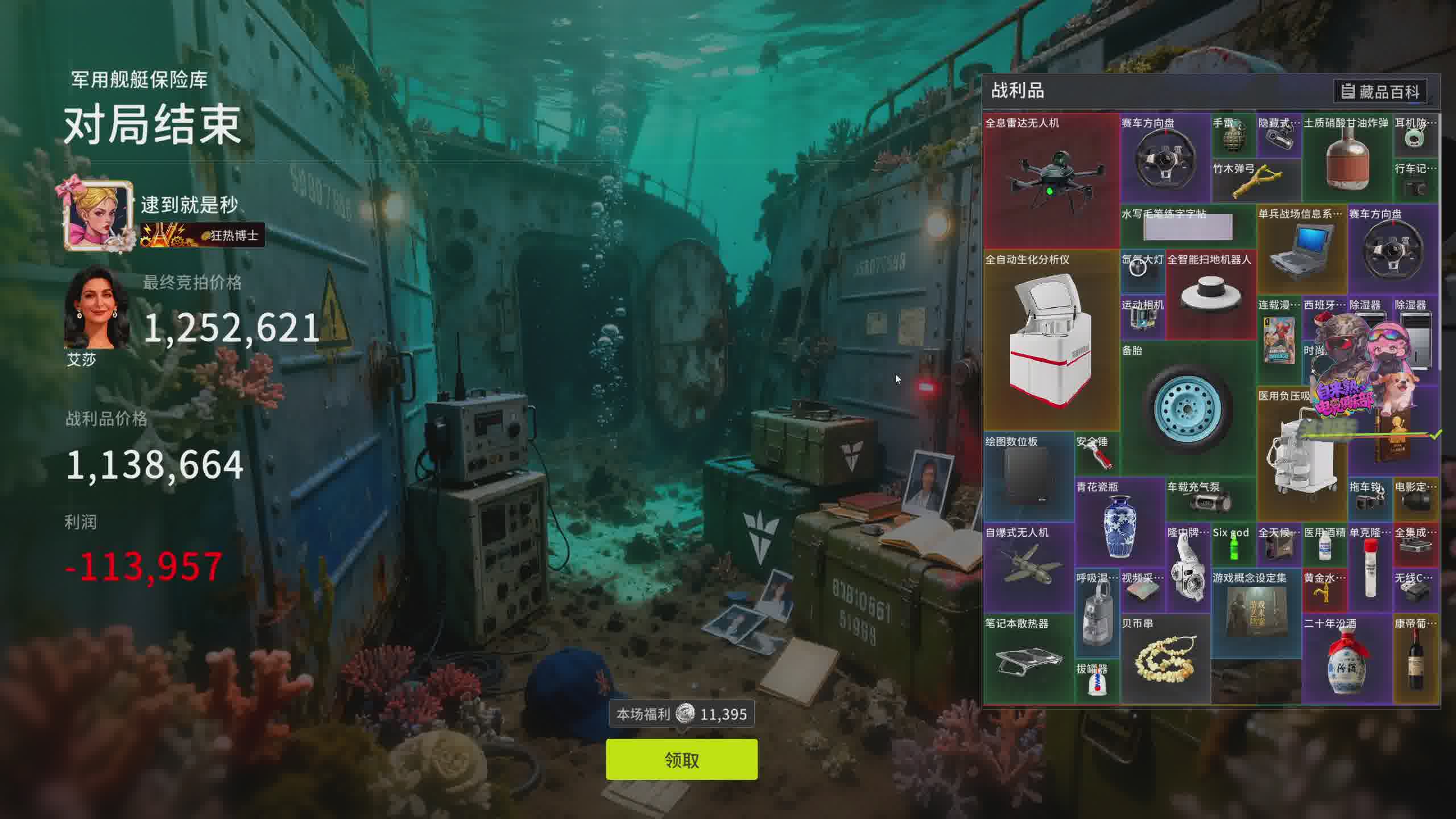The height and width of the screenshot is (819, 1456).
Task: Select the 土质硝酸甘油炸弹 bomb item
Action: pyautogui.click(x=1347, y=158)
